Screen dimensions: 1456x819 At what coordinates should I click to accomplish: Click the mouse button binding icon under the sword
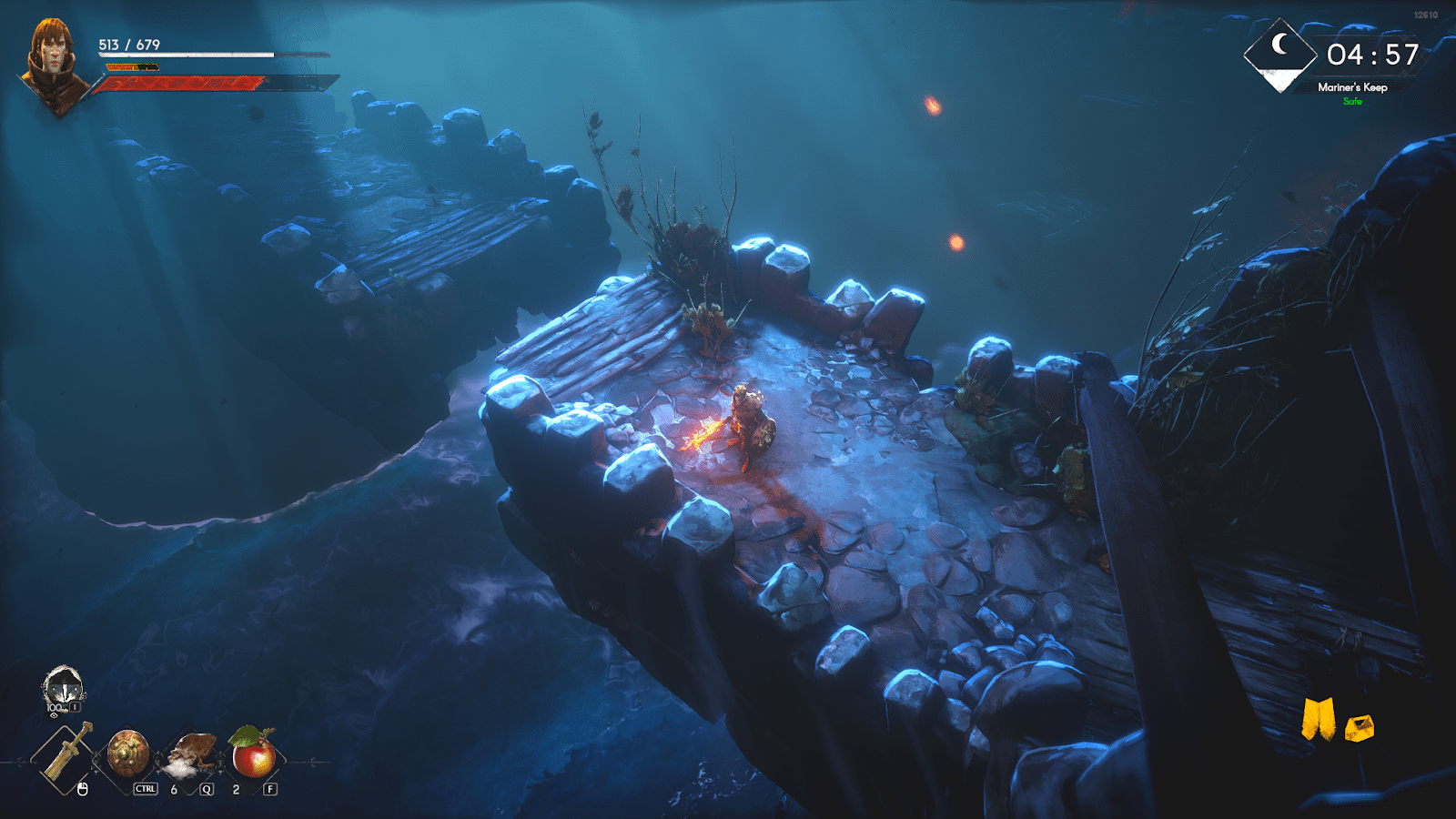[x=83, y=788]
